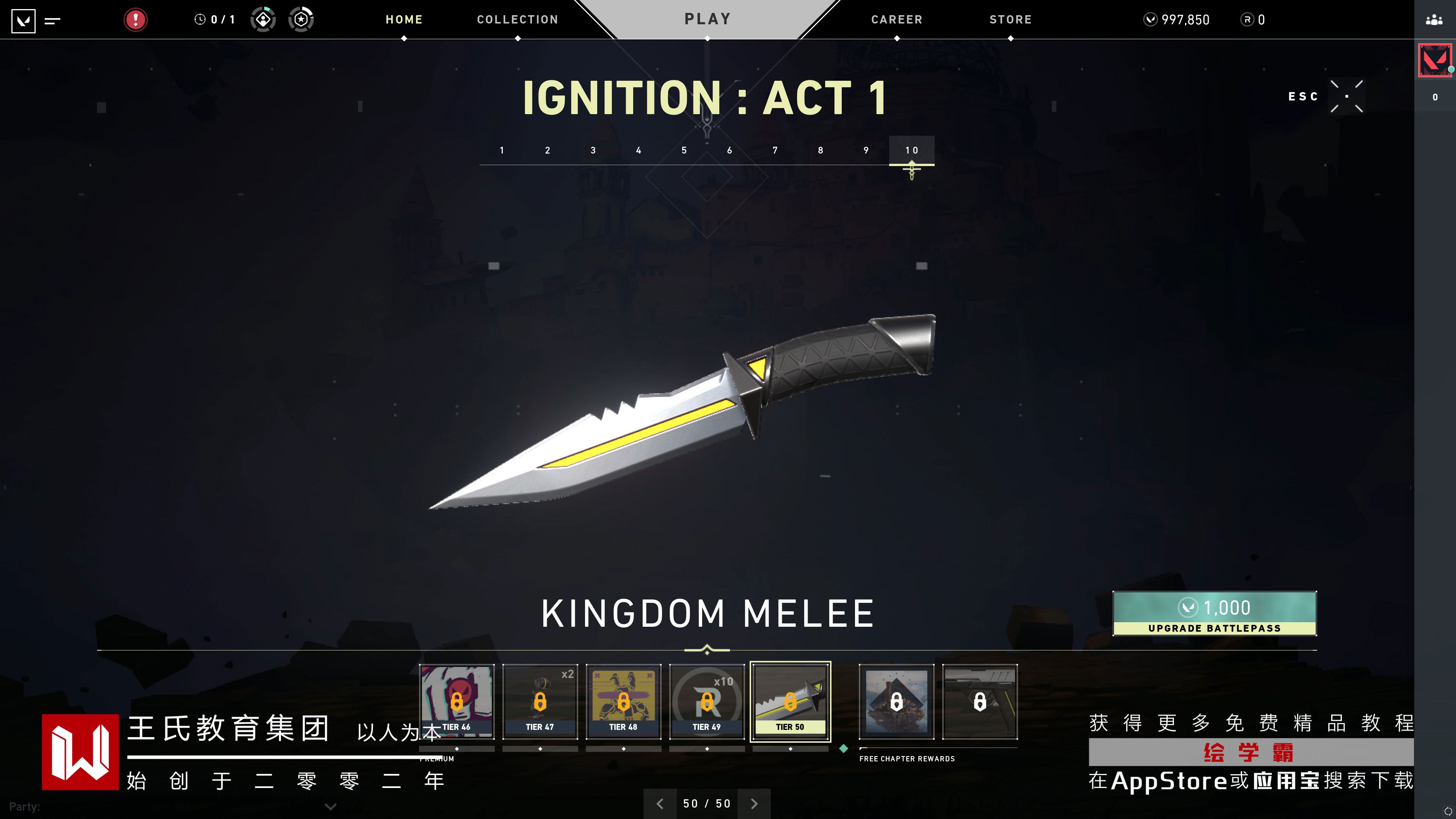Select the Tier 46 reward thumbnail
1456x819 pixels.
point(457,701)
